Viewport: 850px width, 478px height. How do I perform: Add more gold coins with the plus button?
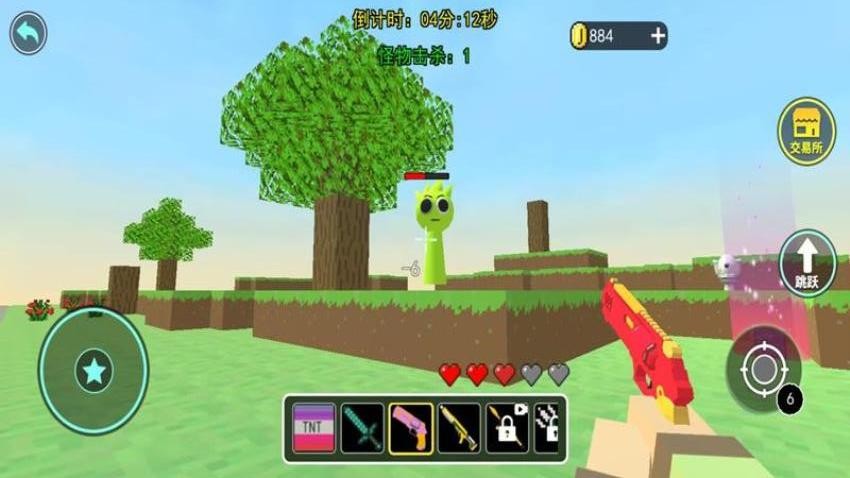657,36
